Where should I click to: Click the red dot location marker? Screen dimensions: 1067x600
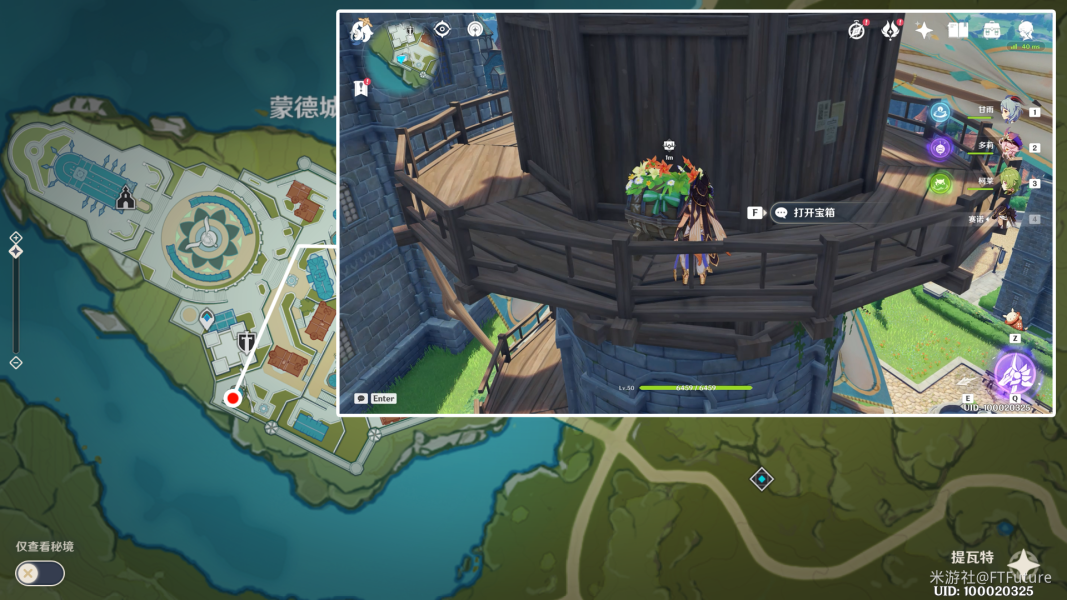click(x=233, y=398)
